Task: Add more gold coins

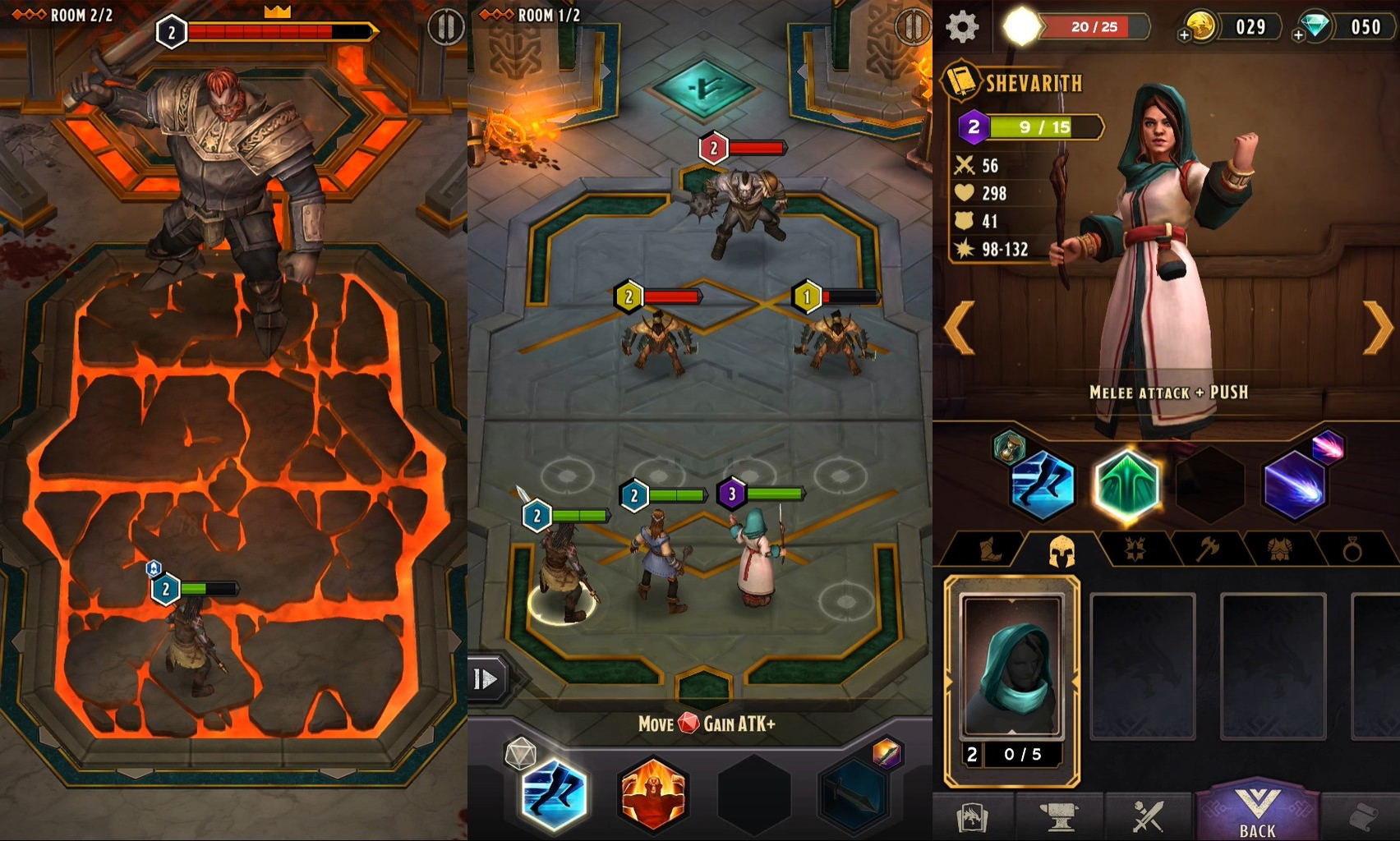Action: tap(1184, 35)
